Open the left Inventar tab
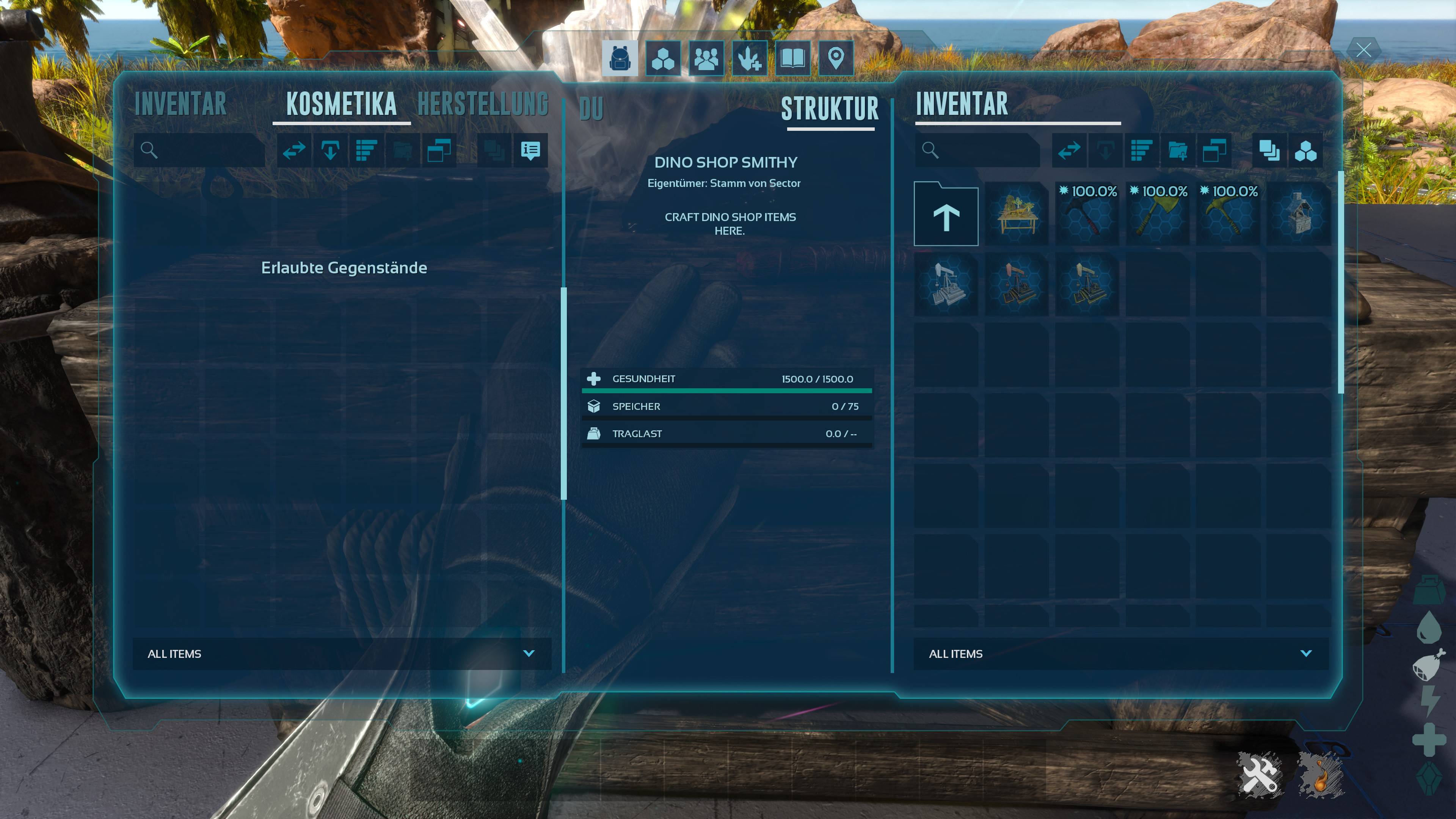Image resolution: width=1456 pixels, height=819 pixels. pos(180,105)
